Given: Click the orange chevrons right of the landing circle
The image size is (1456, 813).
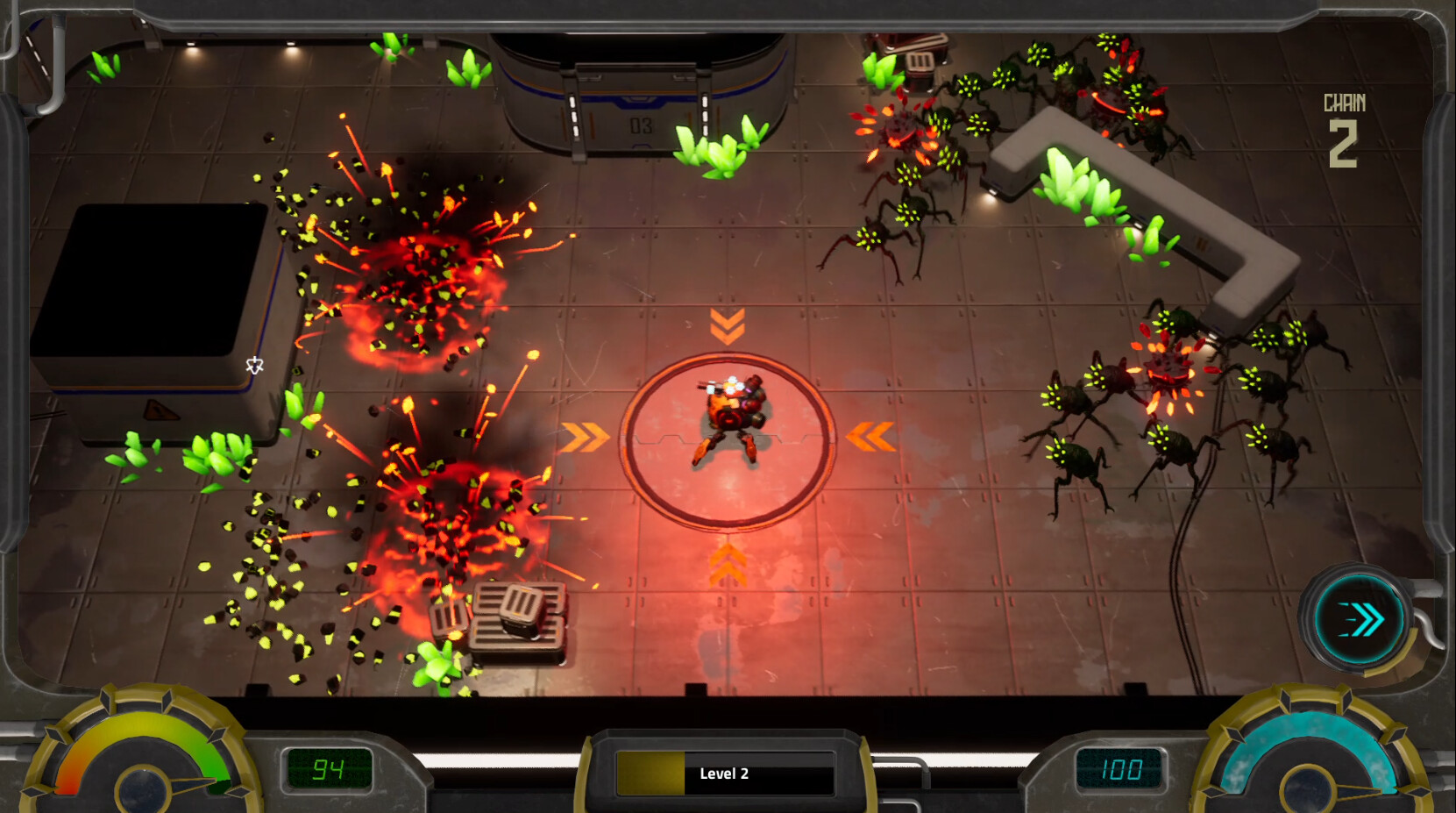Looking at the screenshot, I should pos(870,433).
